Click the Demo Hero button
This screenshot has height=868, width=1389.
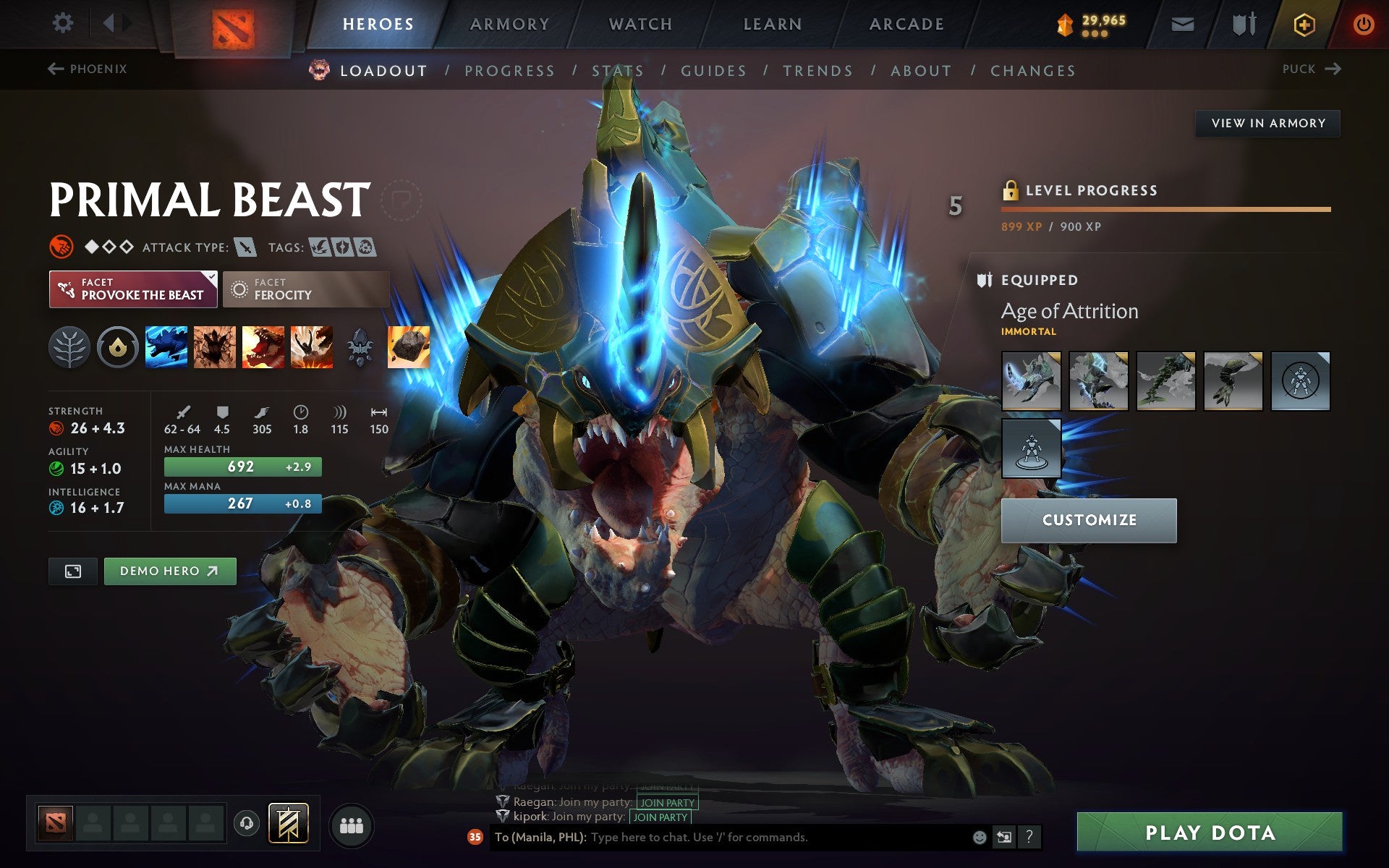170,571
